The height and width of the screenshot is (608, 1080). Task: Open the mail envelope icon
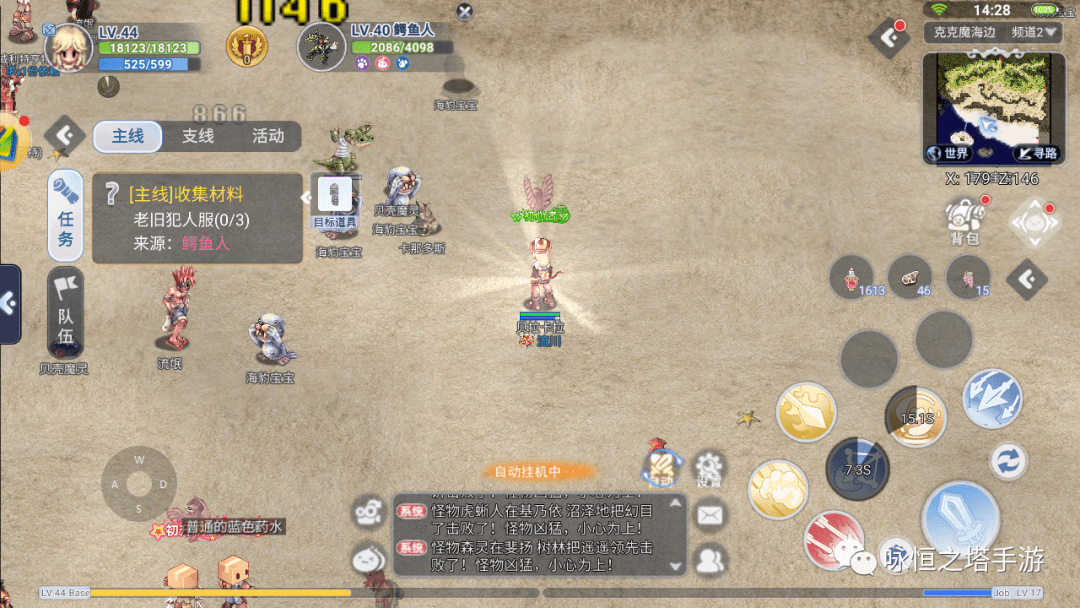coord(709,515)
